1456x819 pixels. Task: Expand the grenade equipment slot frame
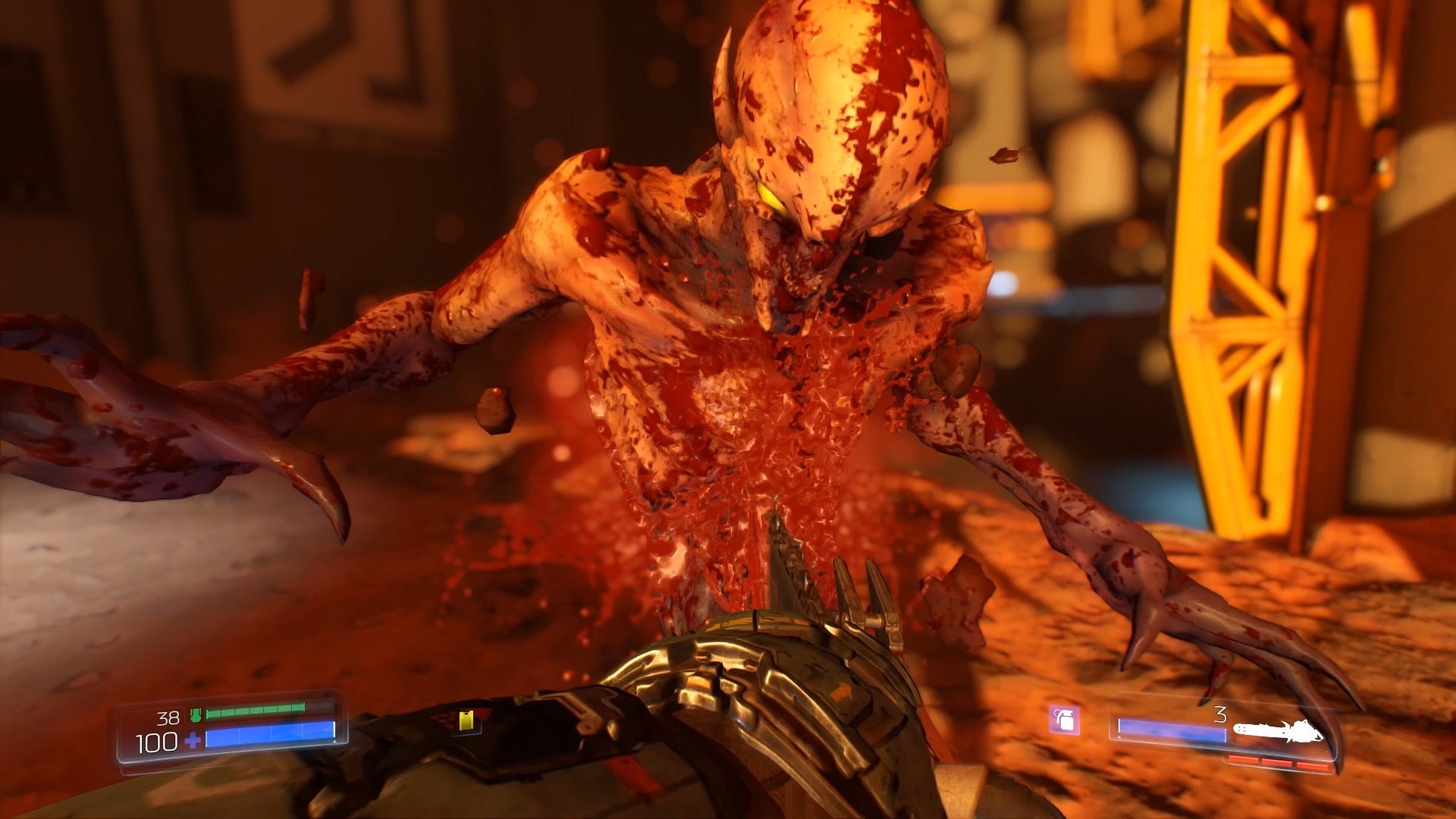[x=1065, y=720]
